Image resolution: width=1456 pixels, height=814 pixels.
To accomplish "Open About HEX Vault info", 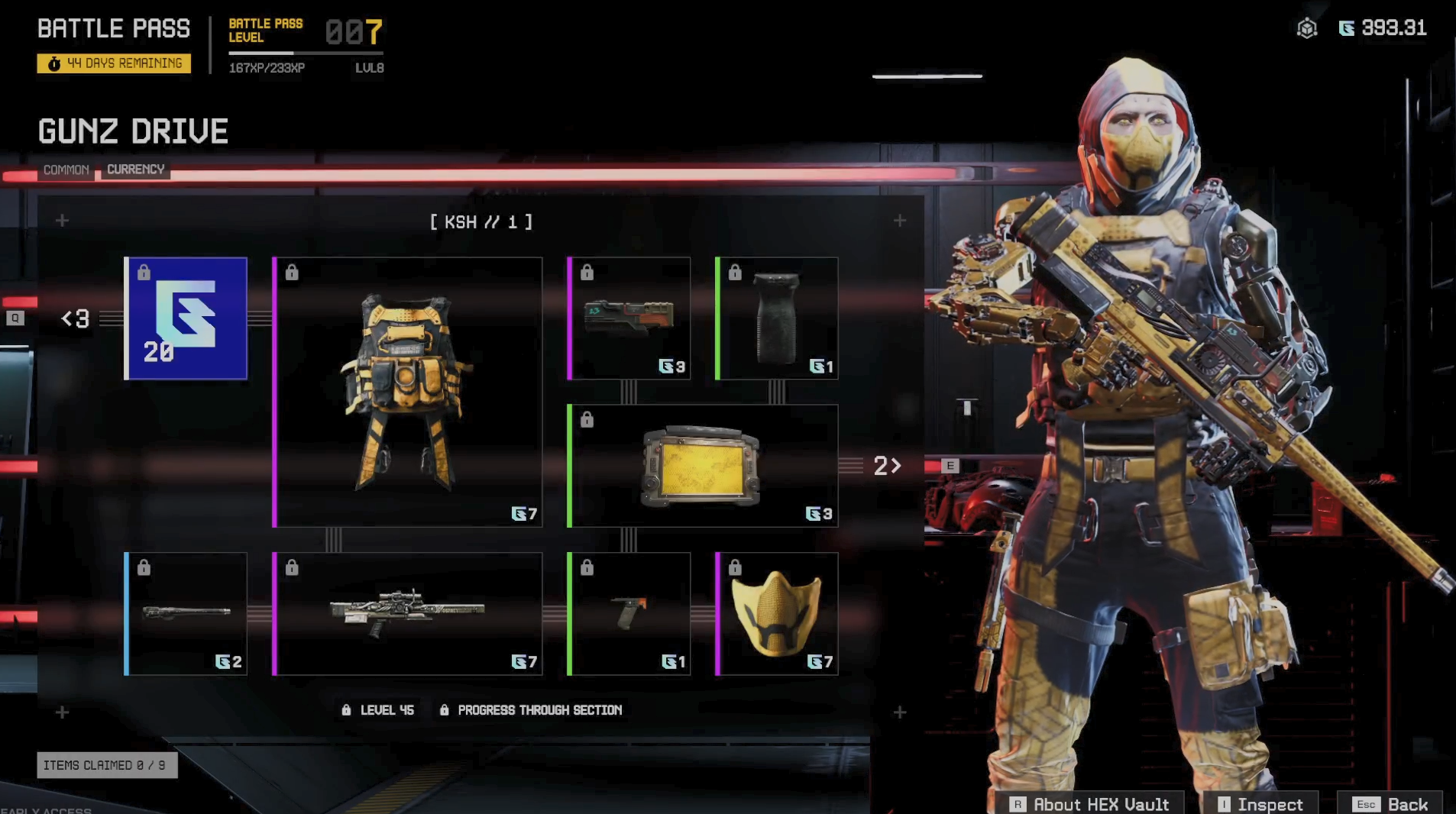I will (x=1091, y=804).
